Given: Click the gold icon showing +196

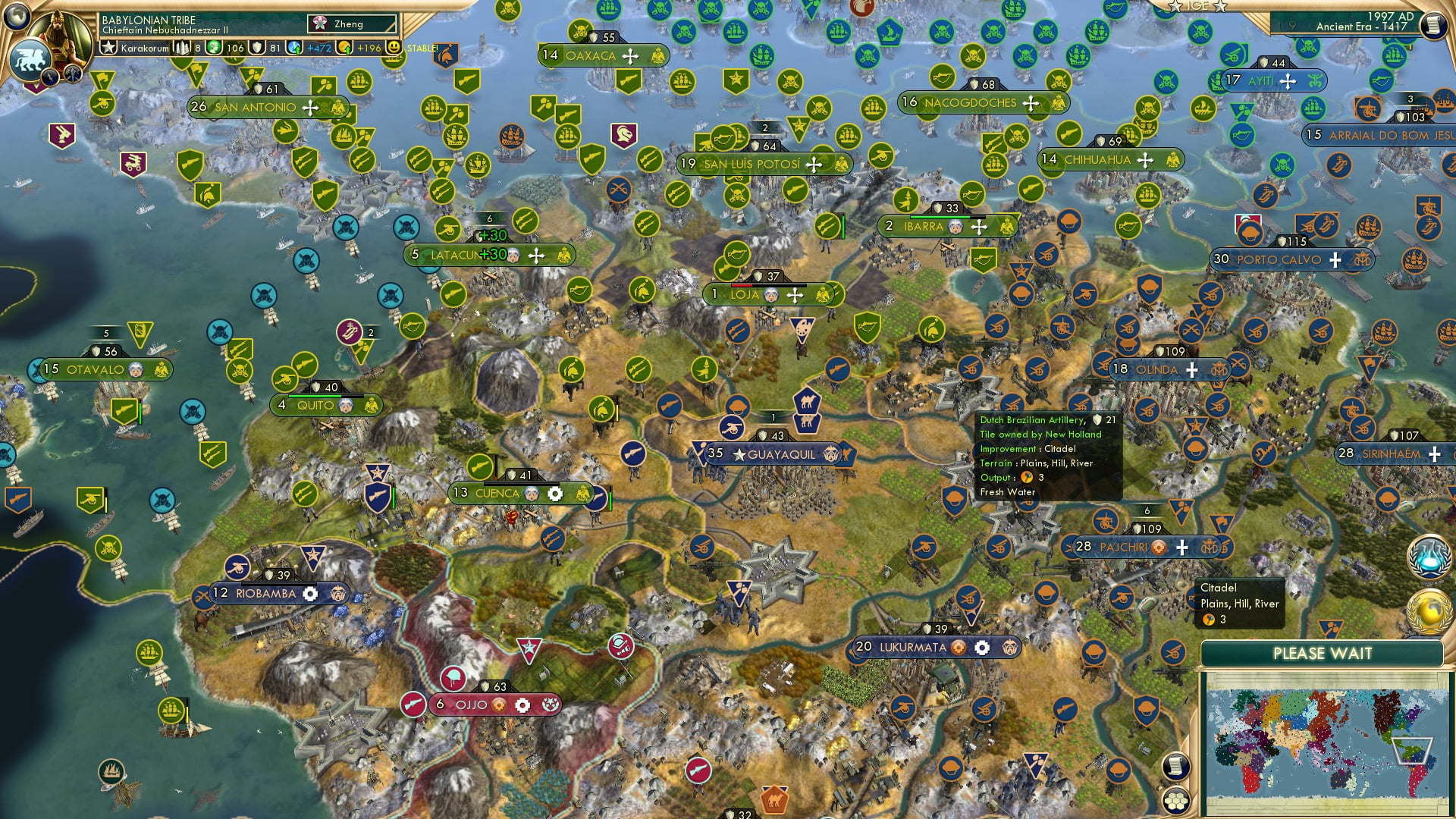Looking at the screenshot, I should 344,48.
